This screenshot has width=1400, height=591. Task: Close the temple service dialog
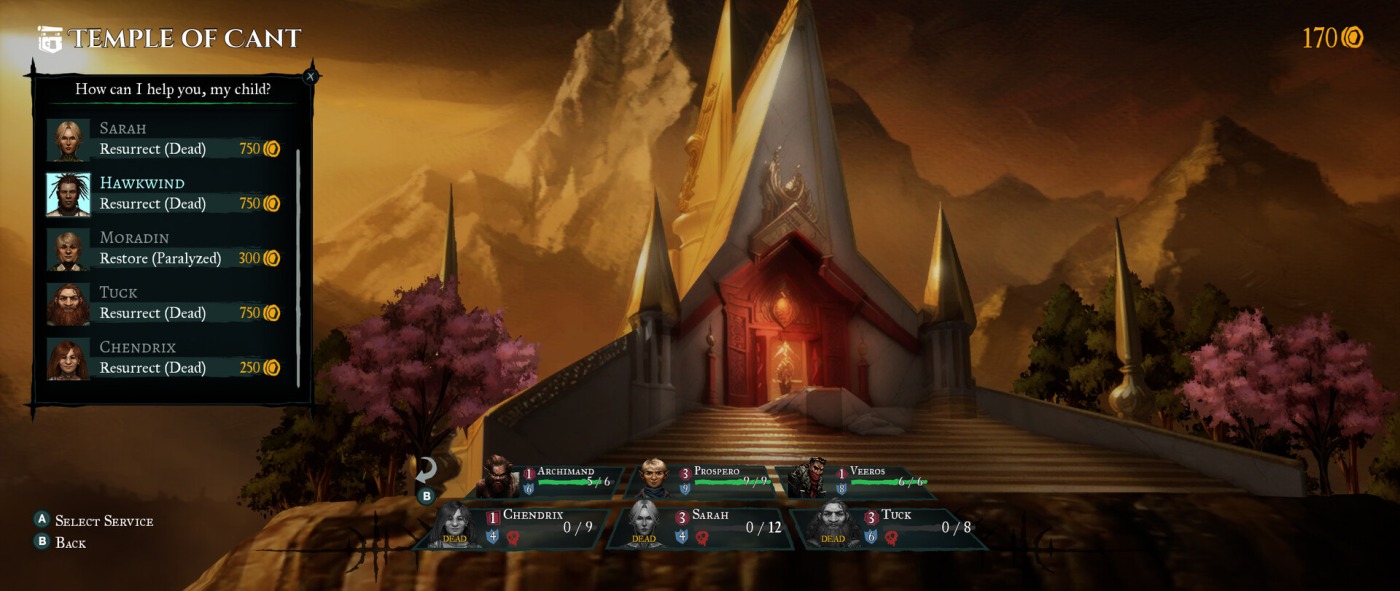point(310,76)
